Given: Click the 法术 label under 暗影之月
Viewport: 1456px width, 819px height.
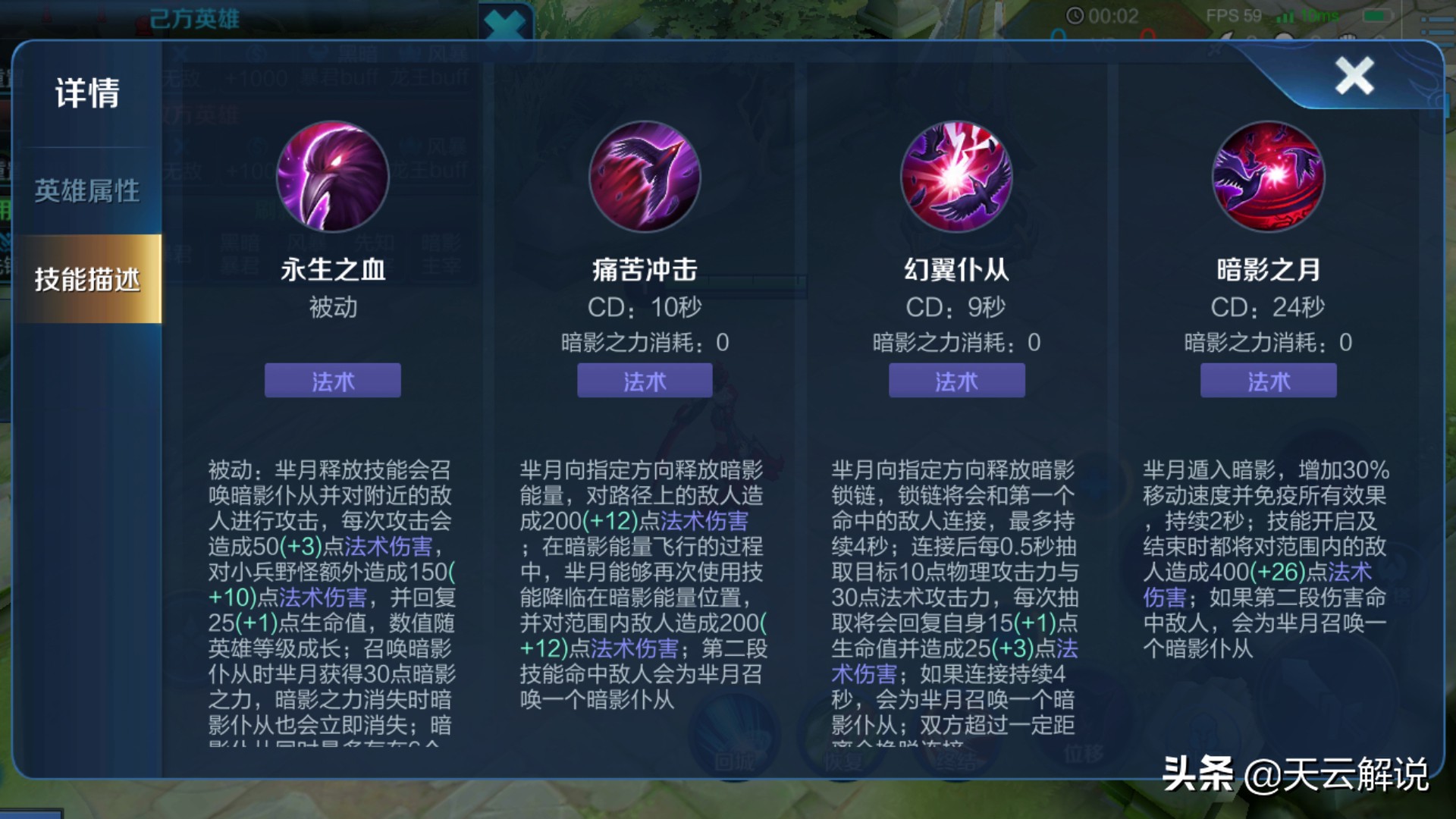Looking at the screenshot, I should [x=1268, y=381].
